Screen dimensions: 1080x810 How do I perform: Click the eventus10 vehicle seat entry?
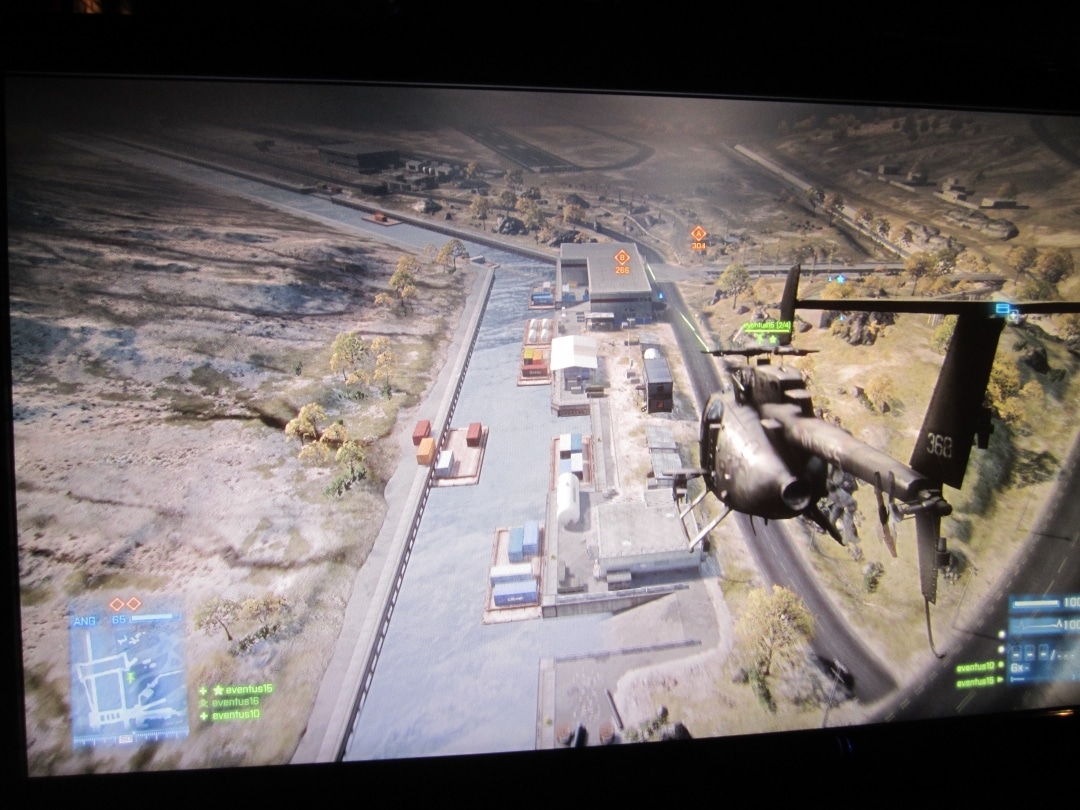(975, 666)
